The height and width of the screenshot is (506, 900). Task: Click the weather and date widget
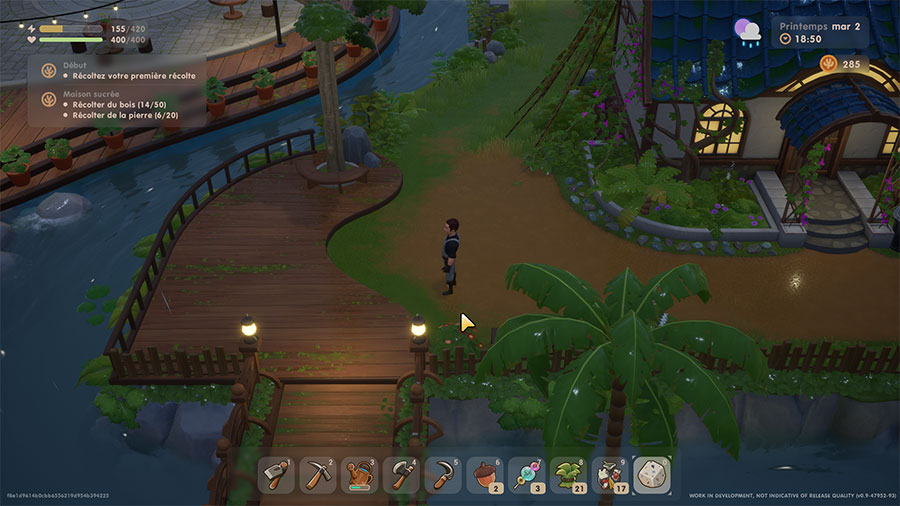[800, 32]
